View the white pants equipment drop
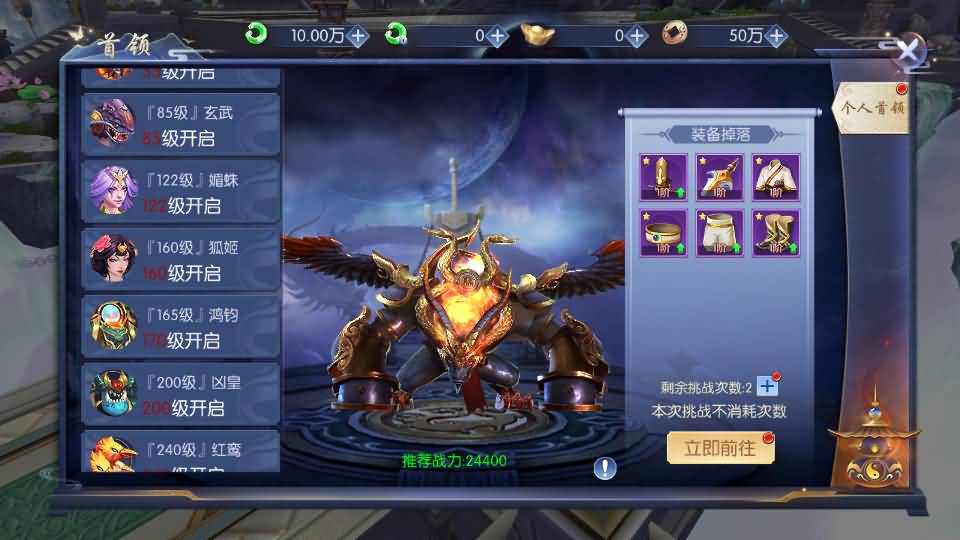 (720, 233)
